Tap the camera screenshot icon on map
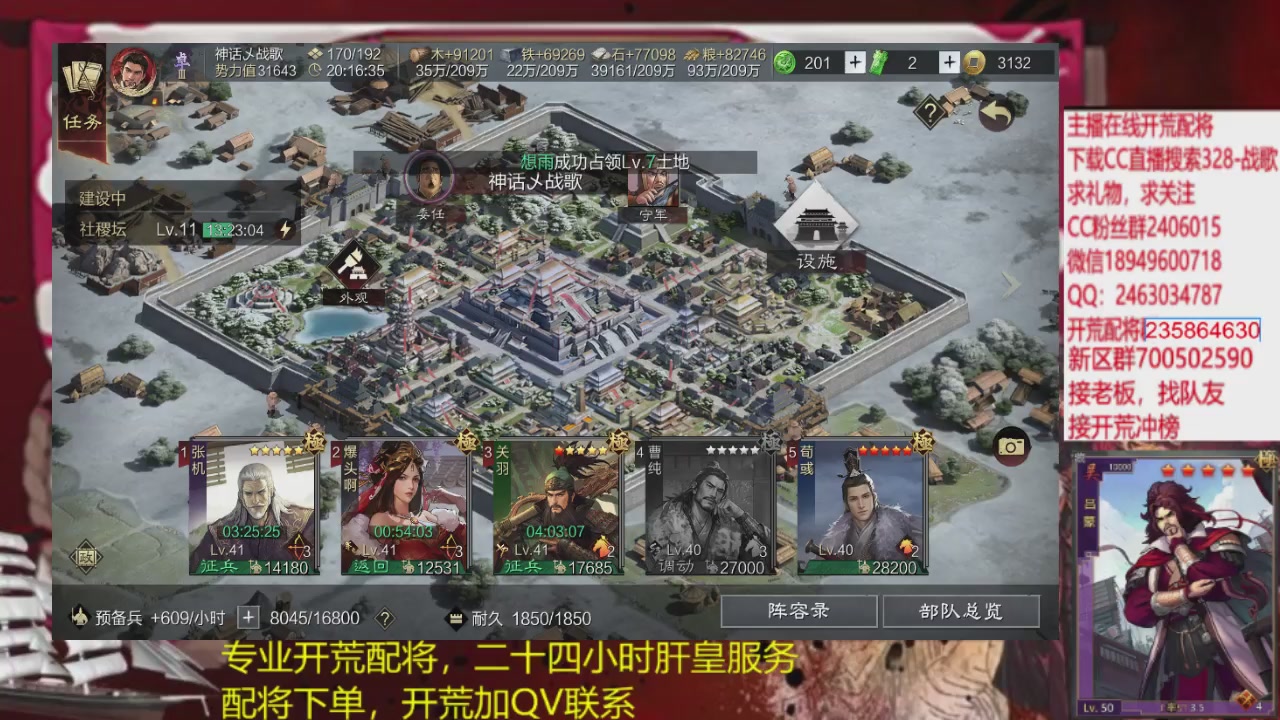This screenshot has width=1280, height=720. (x=1010, y=447)
